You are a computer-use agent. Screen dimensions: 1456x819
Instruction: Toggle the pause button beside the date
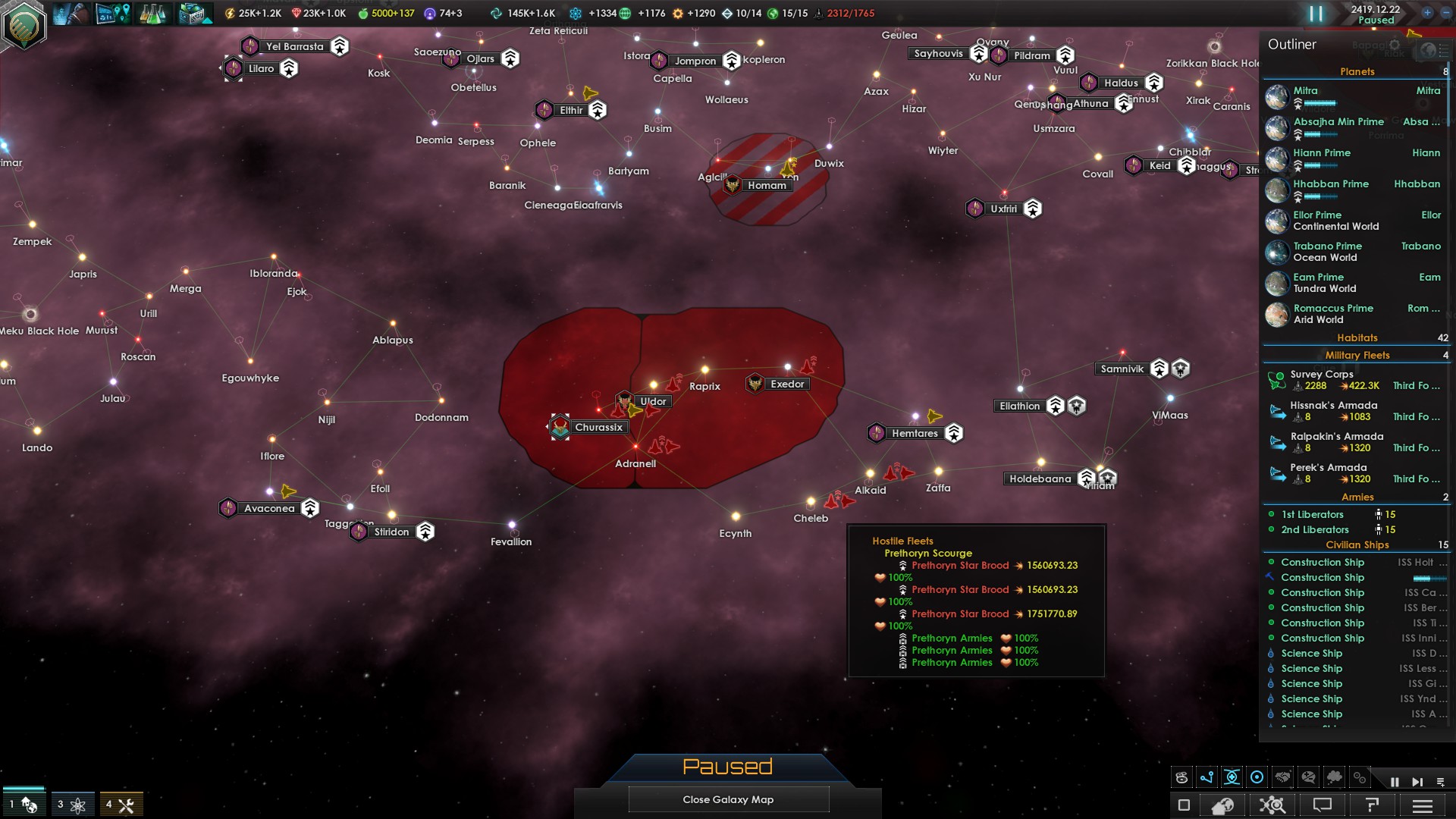1316,14
